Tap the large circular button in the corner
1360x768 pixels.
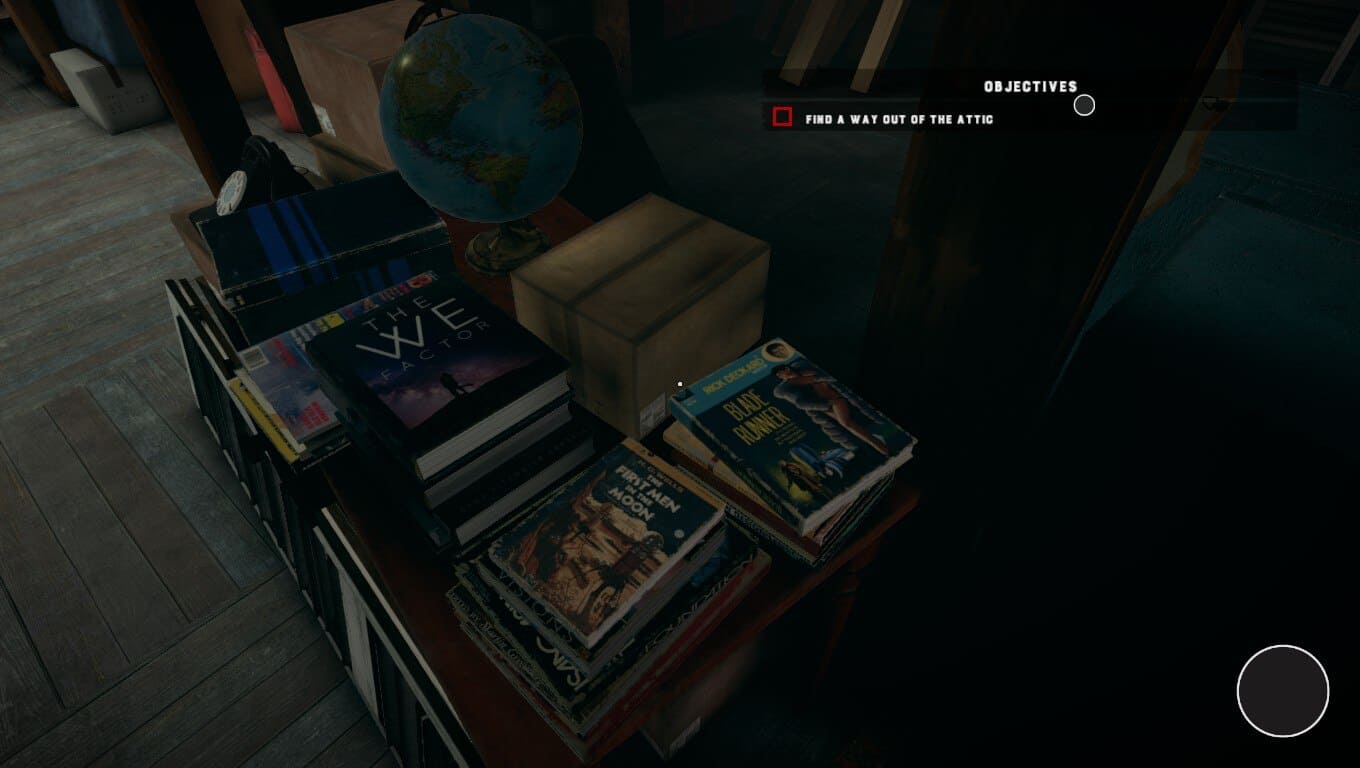1282,691
